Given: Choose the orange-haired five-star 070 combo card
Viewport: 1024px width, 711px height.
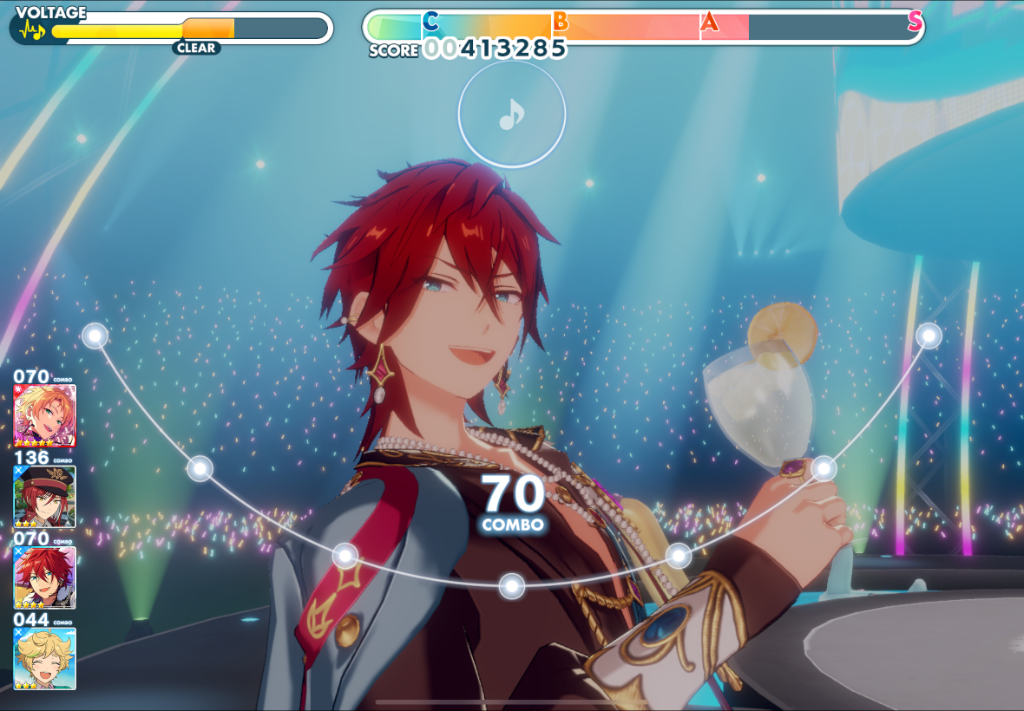Looking at the screenshot, I should point(44,415).
